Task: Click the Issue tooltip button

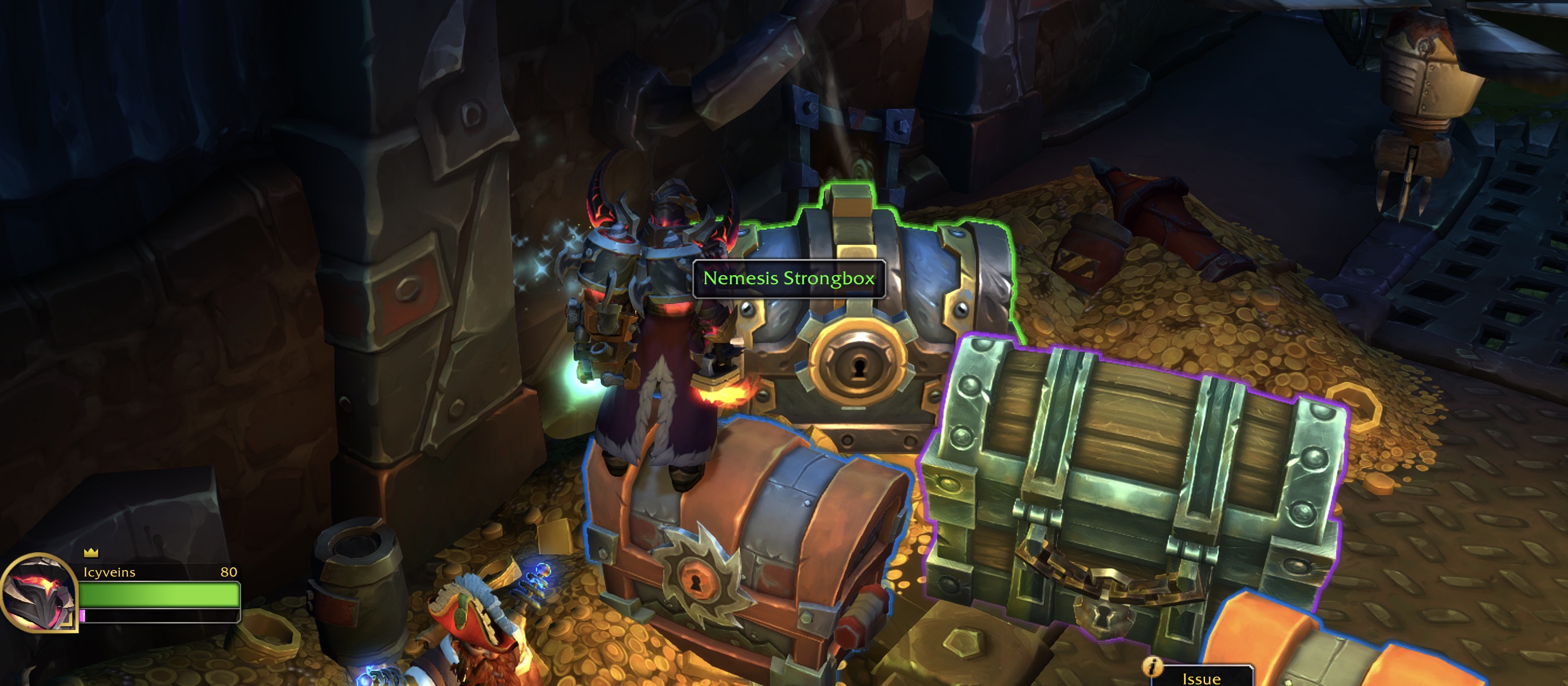Action: [1200, 678]
